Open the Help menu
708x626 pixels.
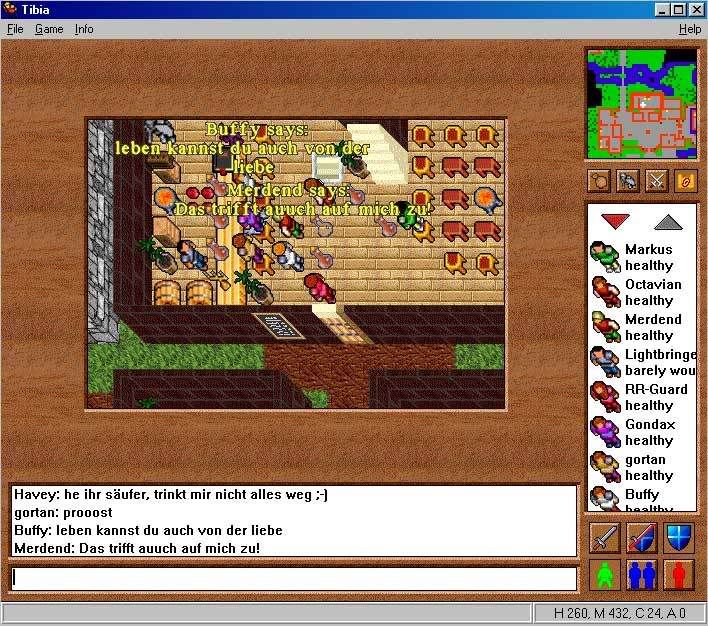click(x=690, y=29)
